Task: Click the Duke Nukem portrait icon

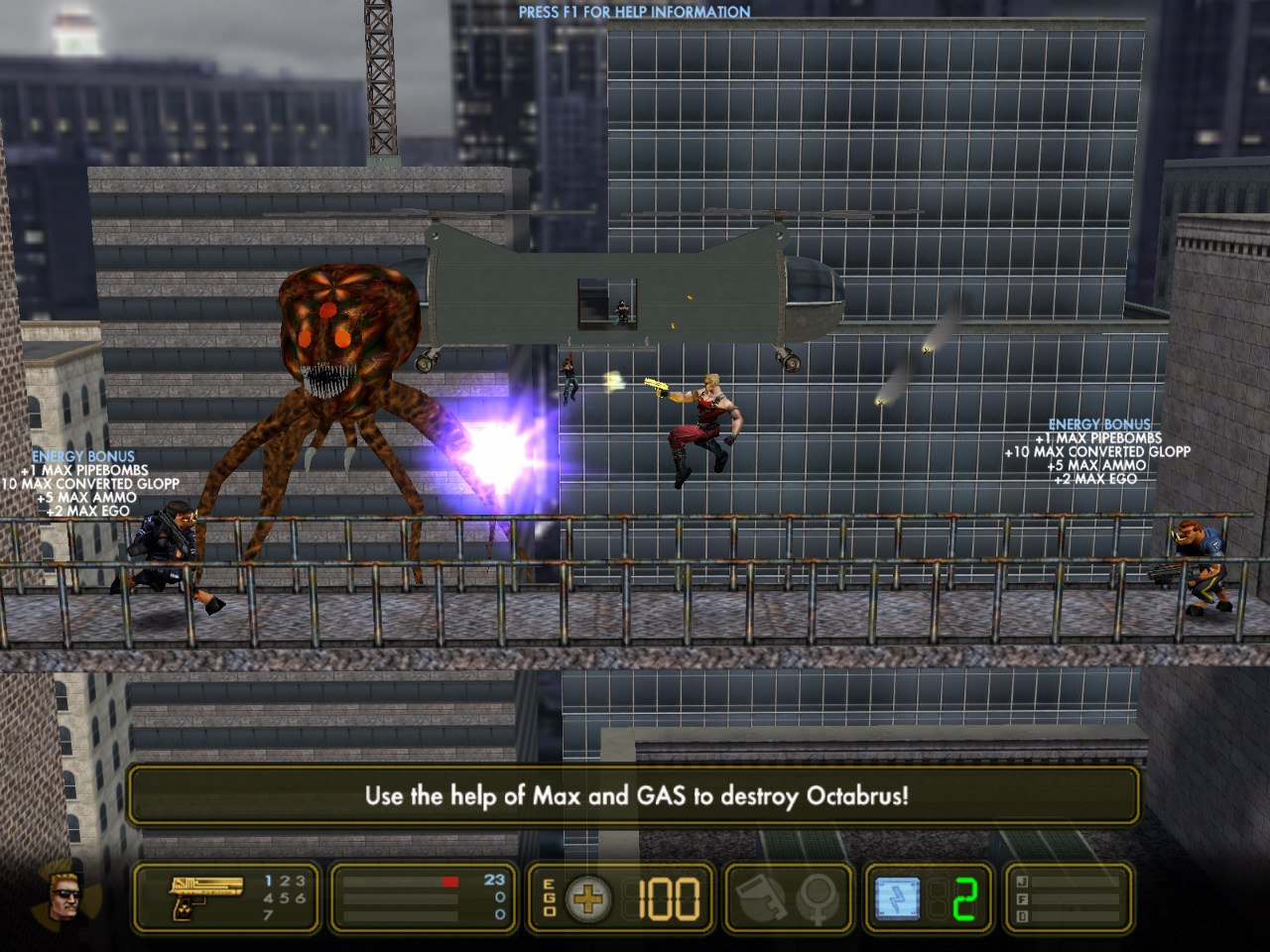Action: pyautogui.click(x=65, y=895)
